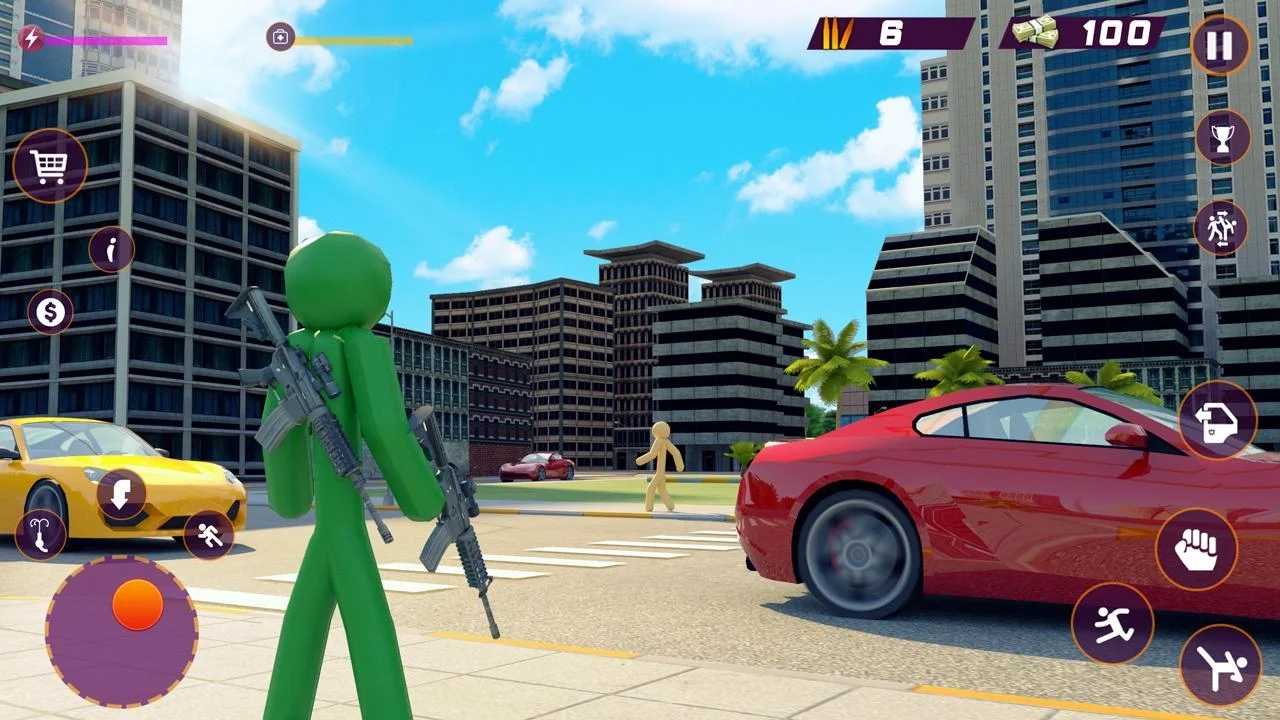Tap the left-side sprint icon
Screen dimensions: 1280x720
pyautogui.click(x=208, y=534)
